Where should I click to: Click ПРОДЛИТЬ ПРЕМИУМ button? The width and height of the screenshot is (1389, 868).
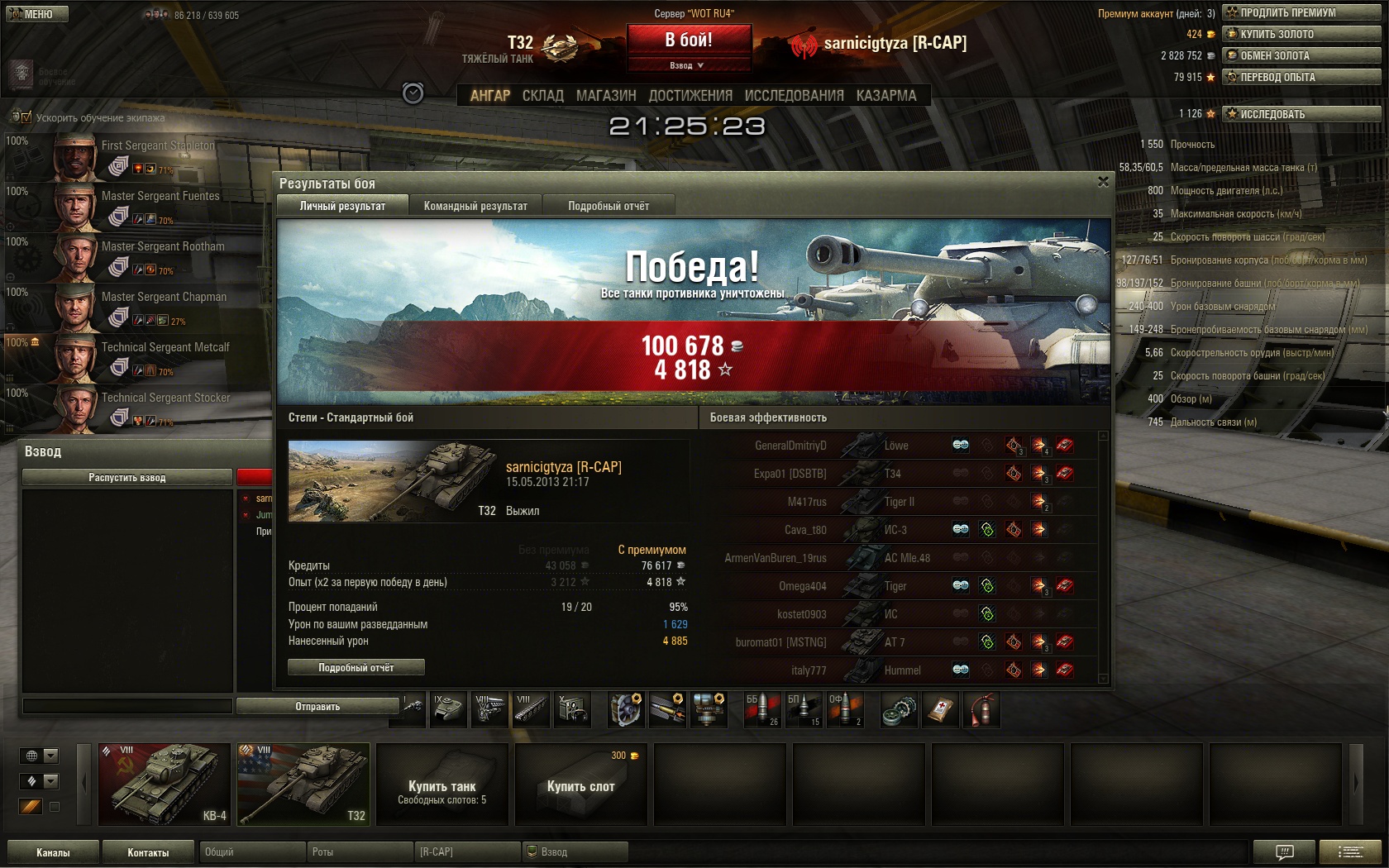[x=1301, y=12]
